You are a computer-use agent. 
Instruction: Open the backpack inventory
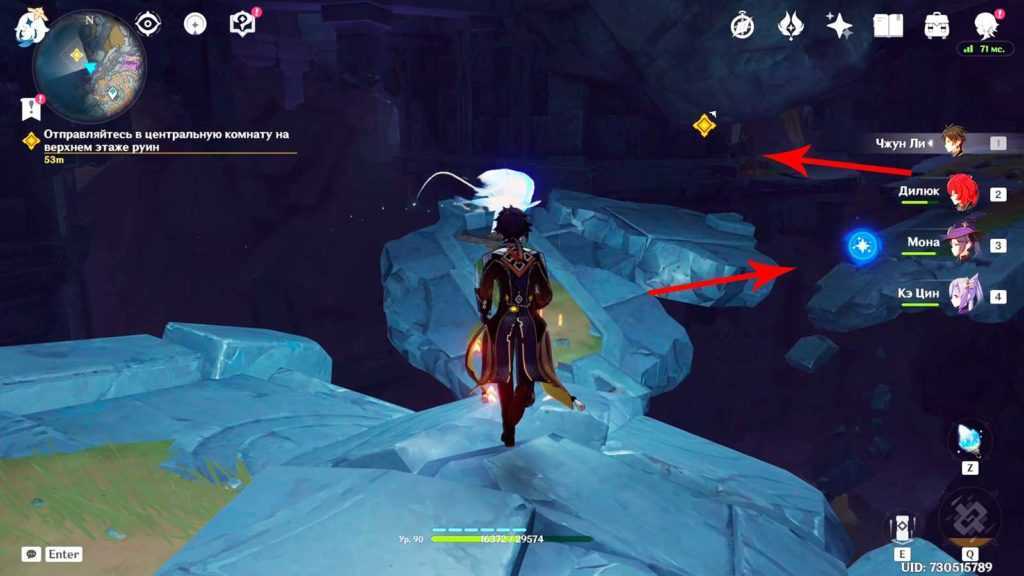937,25
